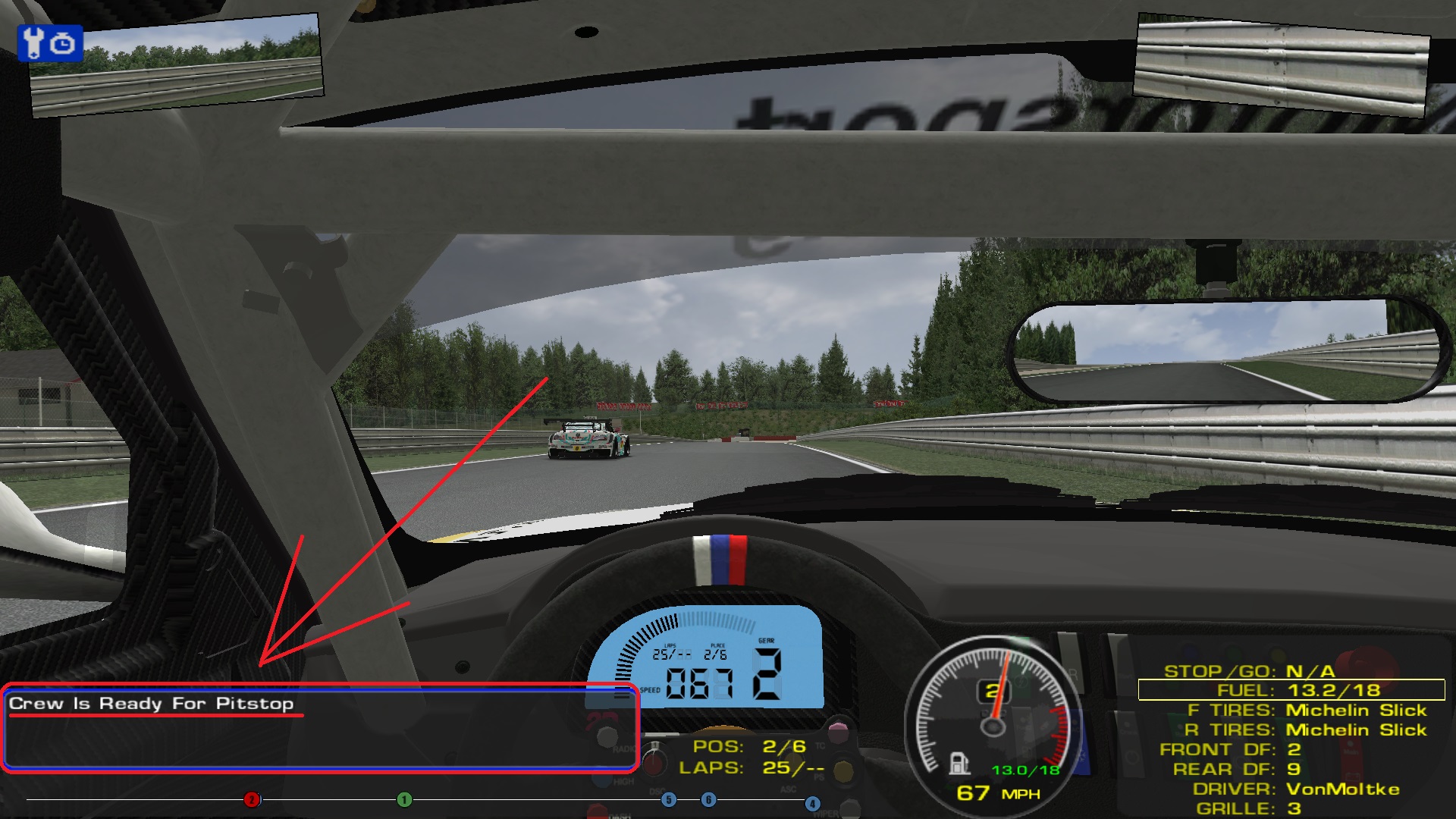1456x819 pixels.
Task: Pick the REAR DF setting row
Action: [x=1236, y=770]
